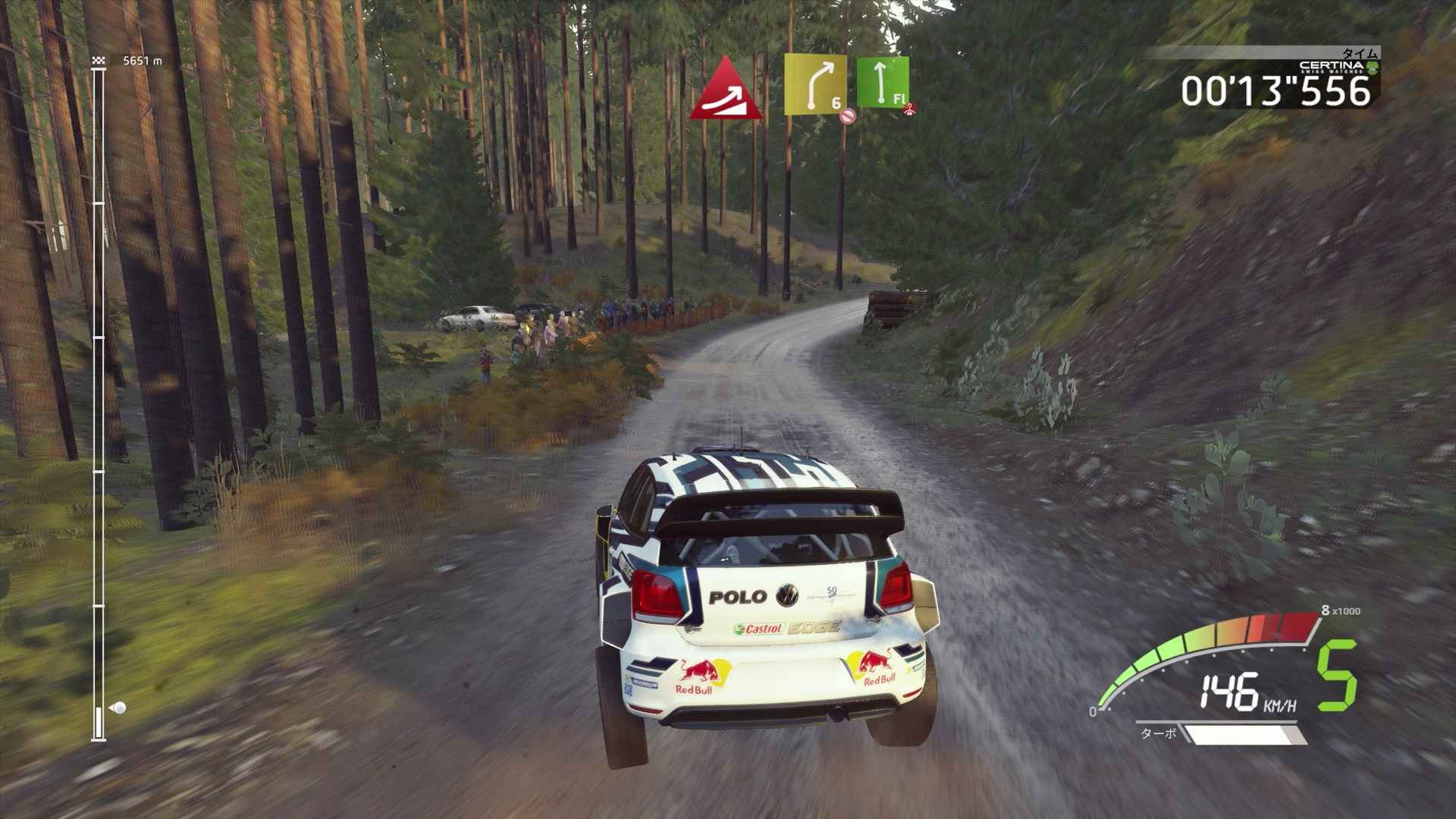Select the car position marker on stage progress bar
Viewport: 1456px width, 819px height.
118,708
